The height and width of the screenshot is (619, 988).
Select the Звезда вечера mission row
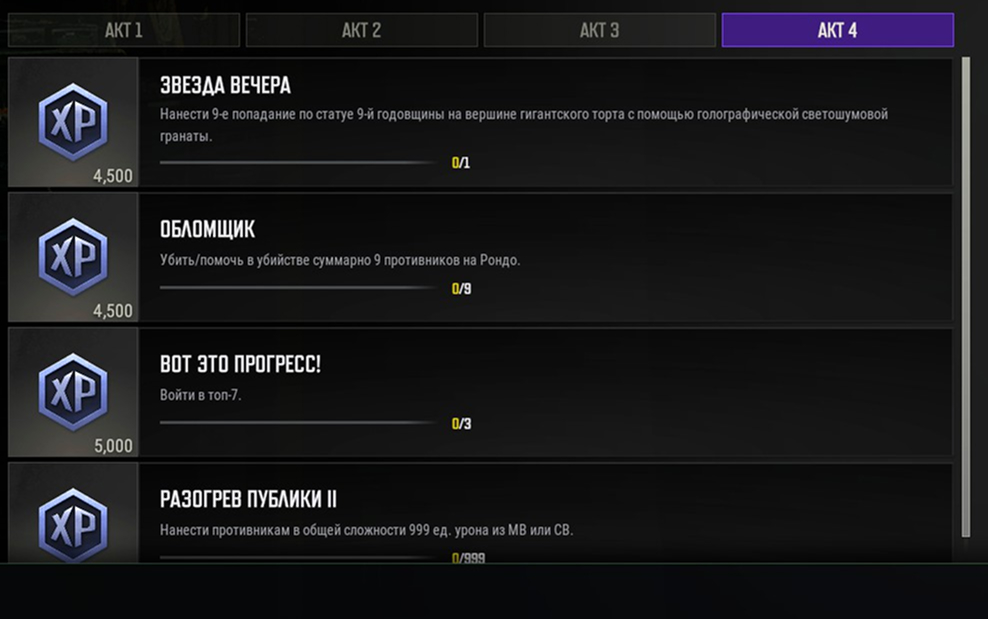[x=545, y=122]
